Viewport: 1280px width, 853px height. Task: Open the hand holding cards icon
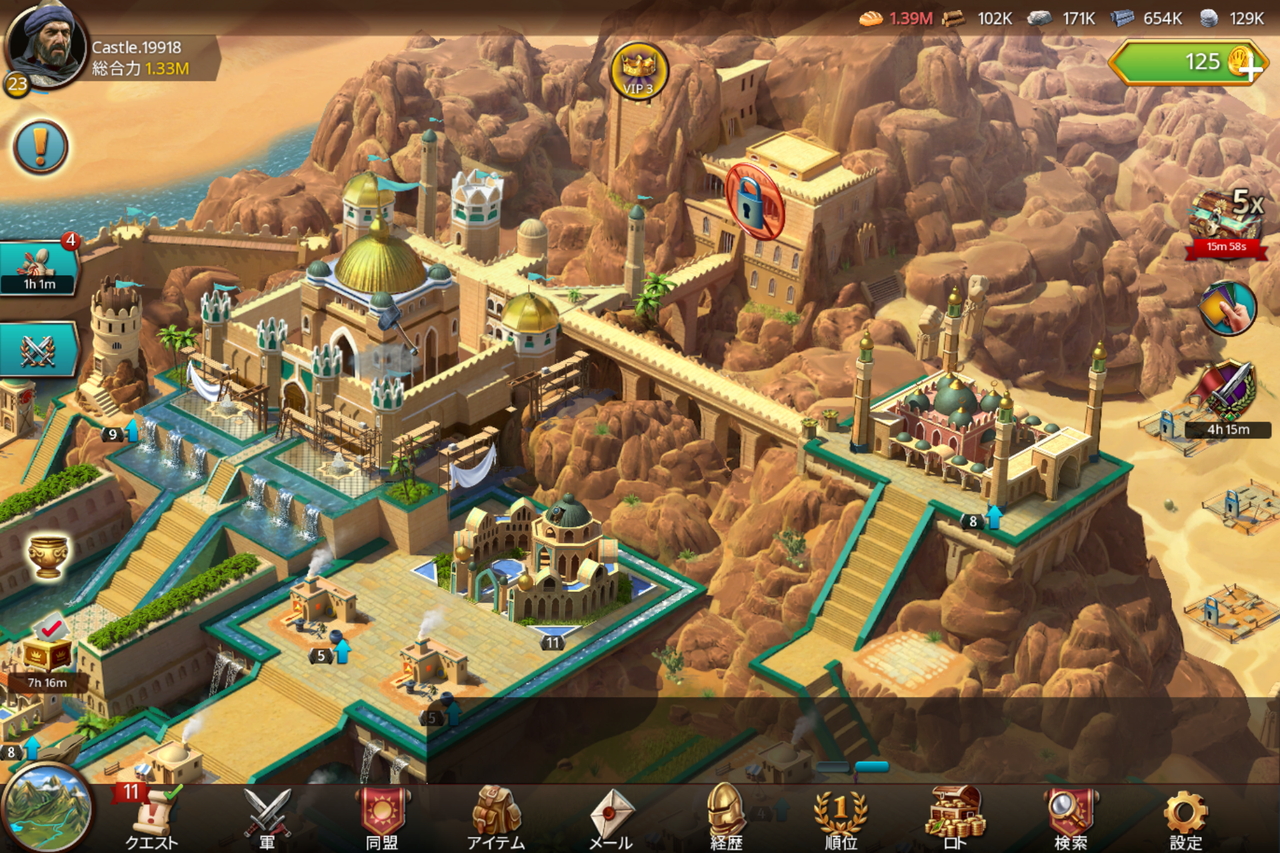click(1227, 308)
